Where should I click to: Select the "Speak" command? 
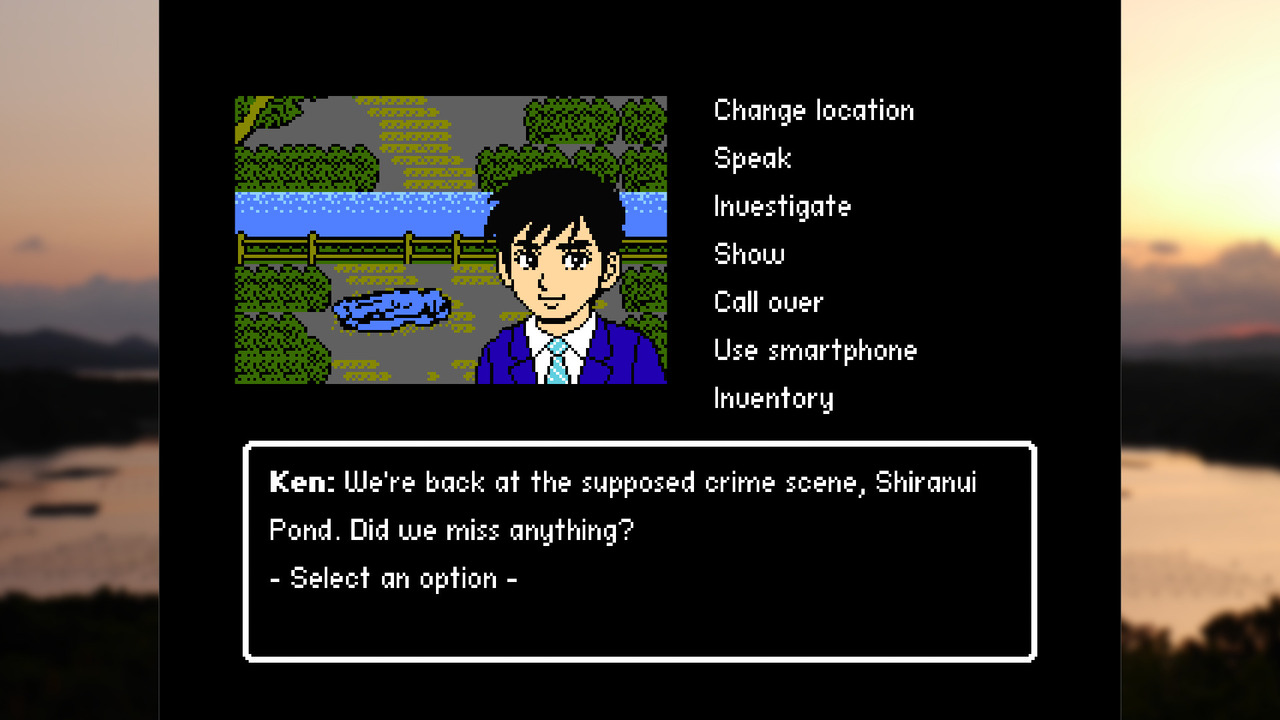(x=752, y=158)
